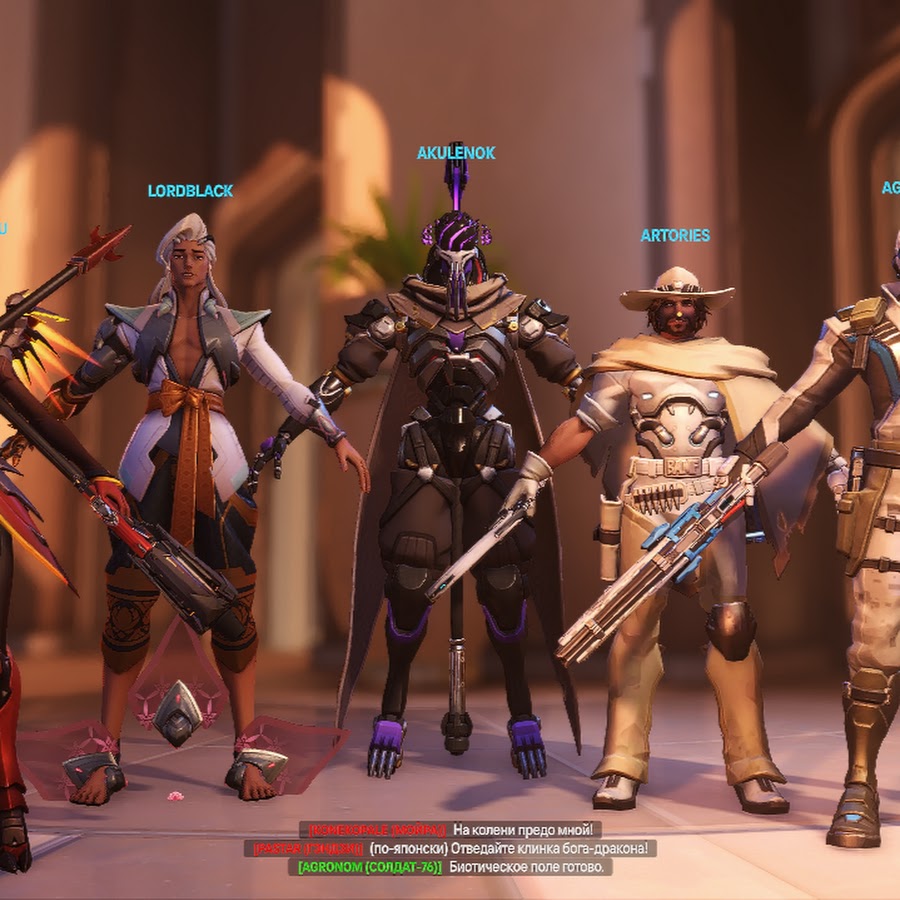
Task: Click the ARTORIES player name tag
Action: [x=675, y=235]
